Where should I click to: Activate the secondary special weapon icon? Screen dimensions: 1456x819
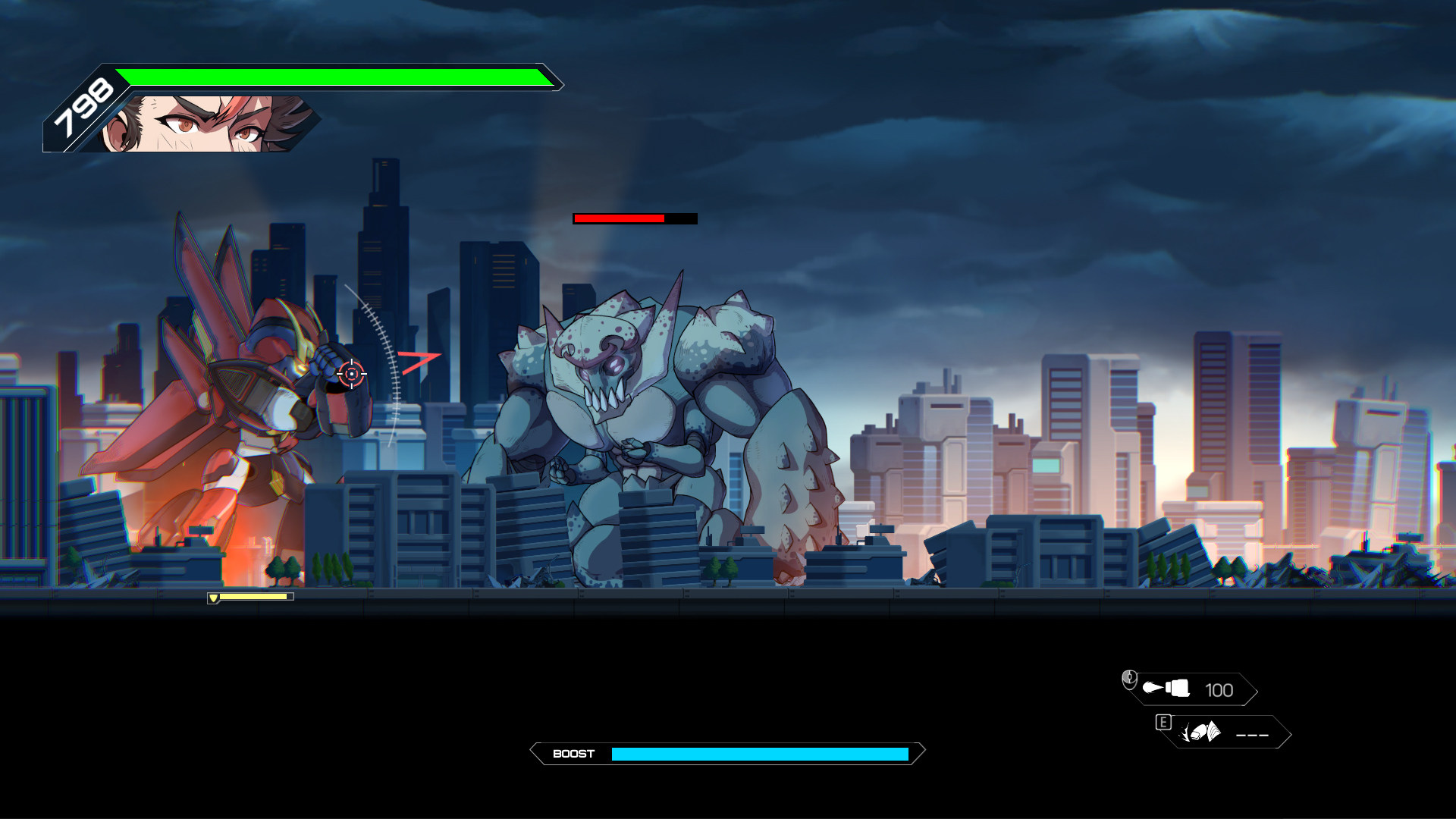point(1201,733)
